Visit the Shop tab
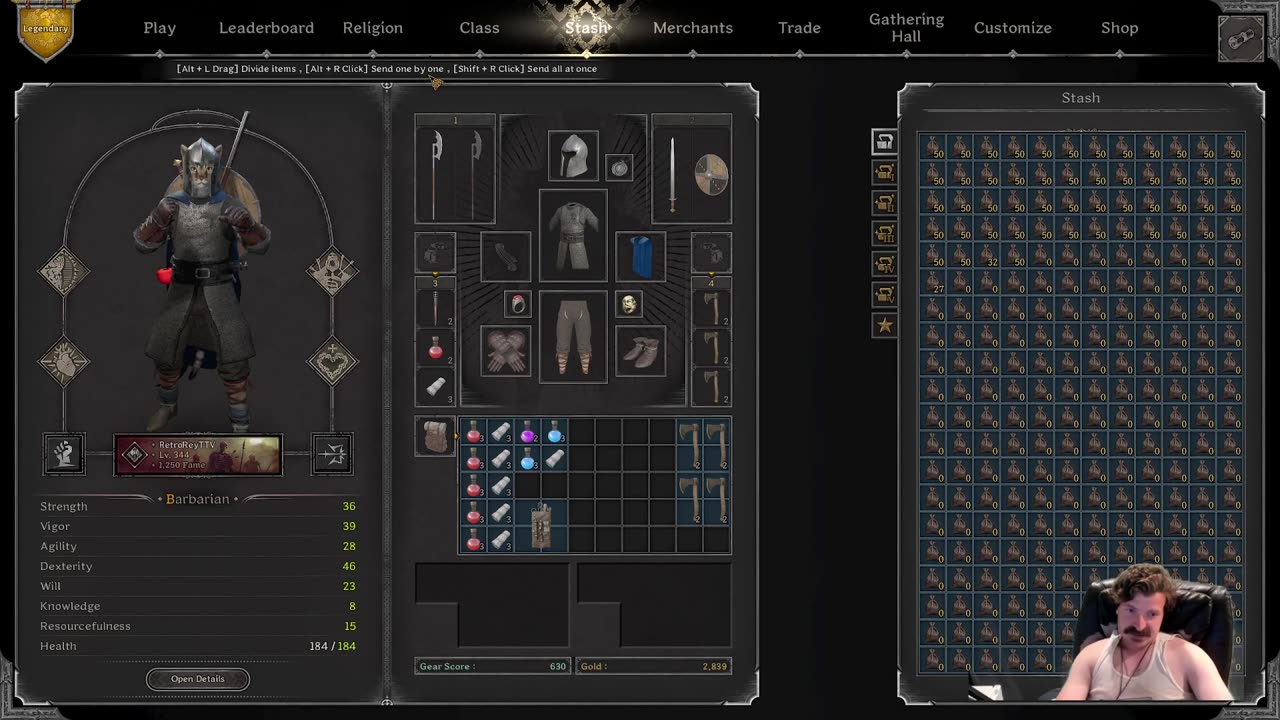1280x720 pixels. tap(1119, 28)
